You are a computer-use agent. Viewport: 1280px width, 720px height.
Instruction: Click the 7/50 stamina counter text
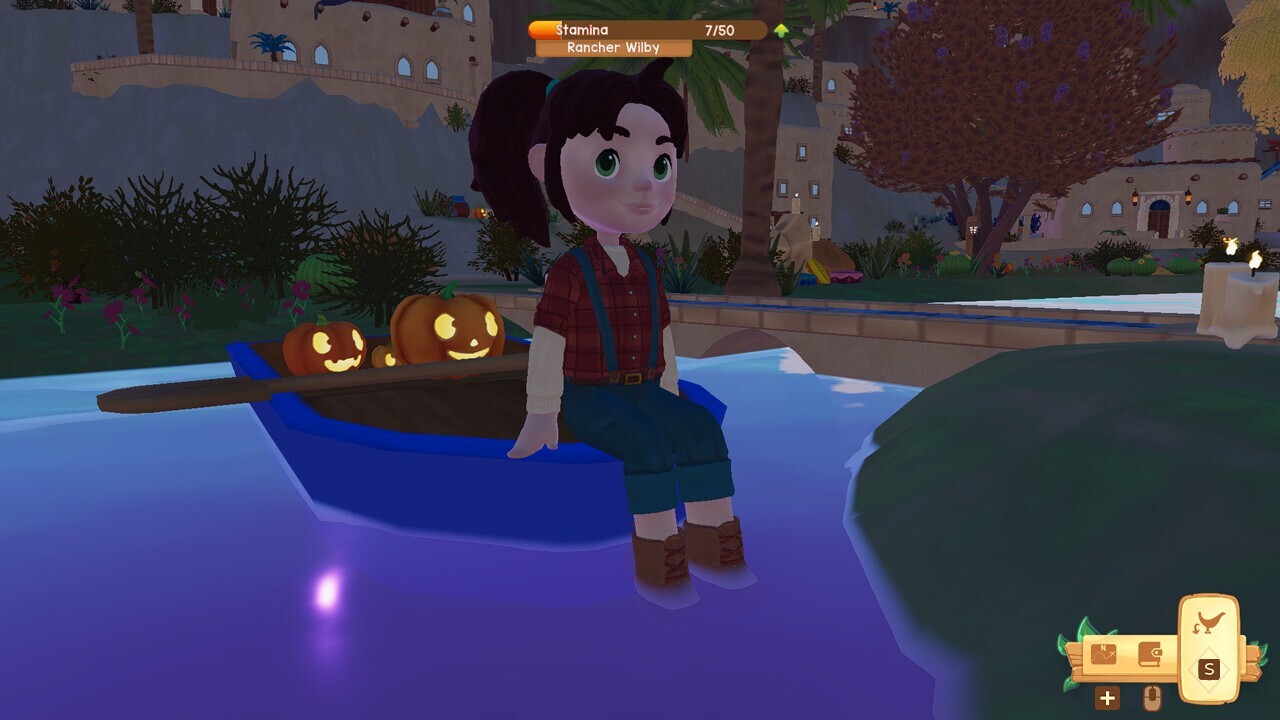point(717,29)
